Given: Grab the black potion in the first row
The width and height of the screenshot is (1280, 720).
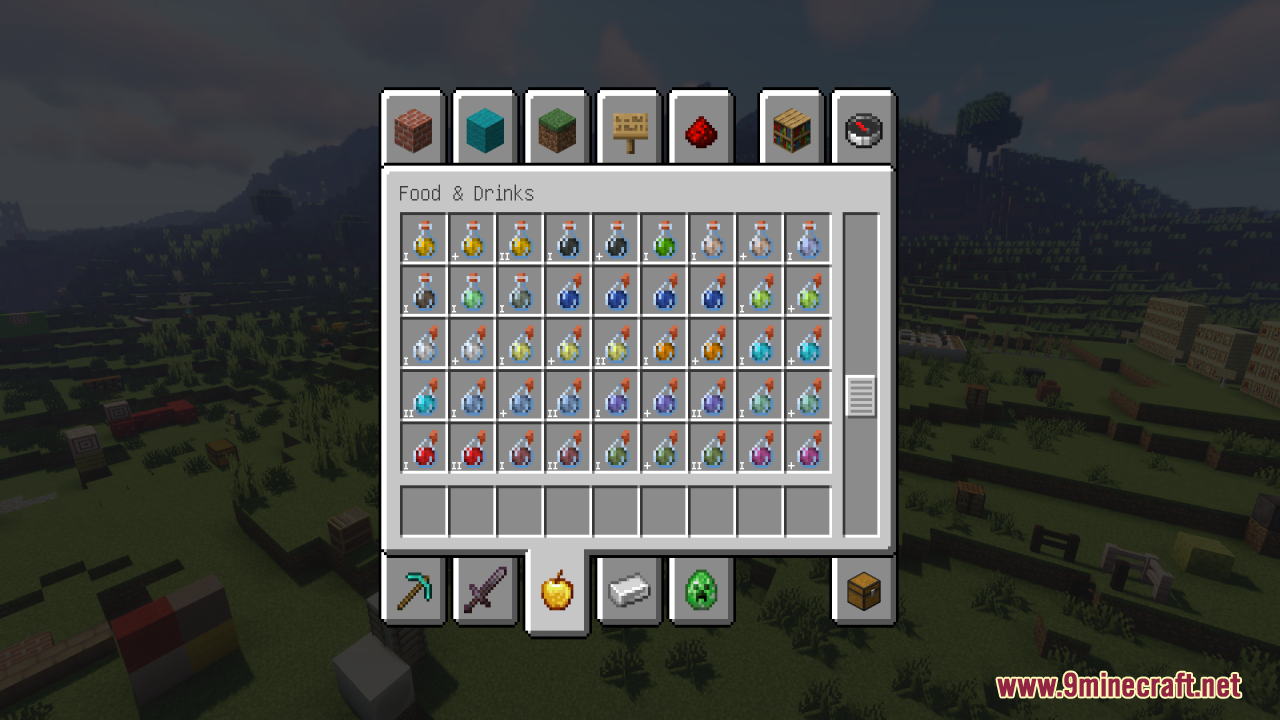Looking at the screenshot, I should [x=567, y=240].
